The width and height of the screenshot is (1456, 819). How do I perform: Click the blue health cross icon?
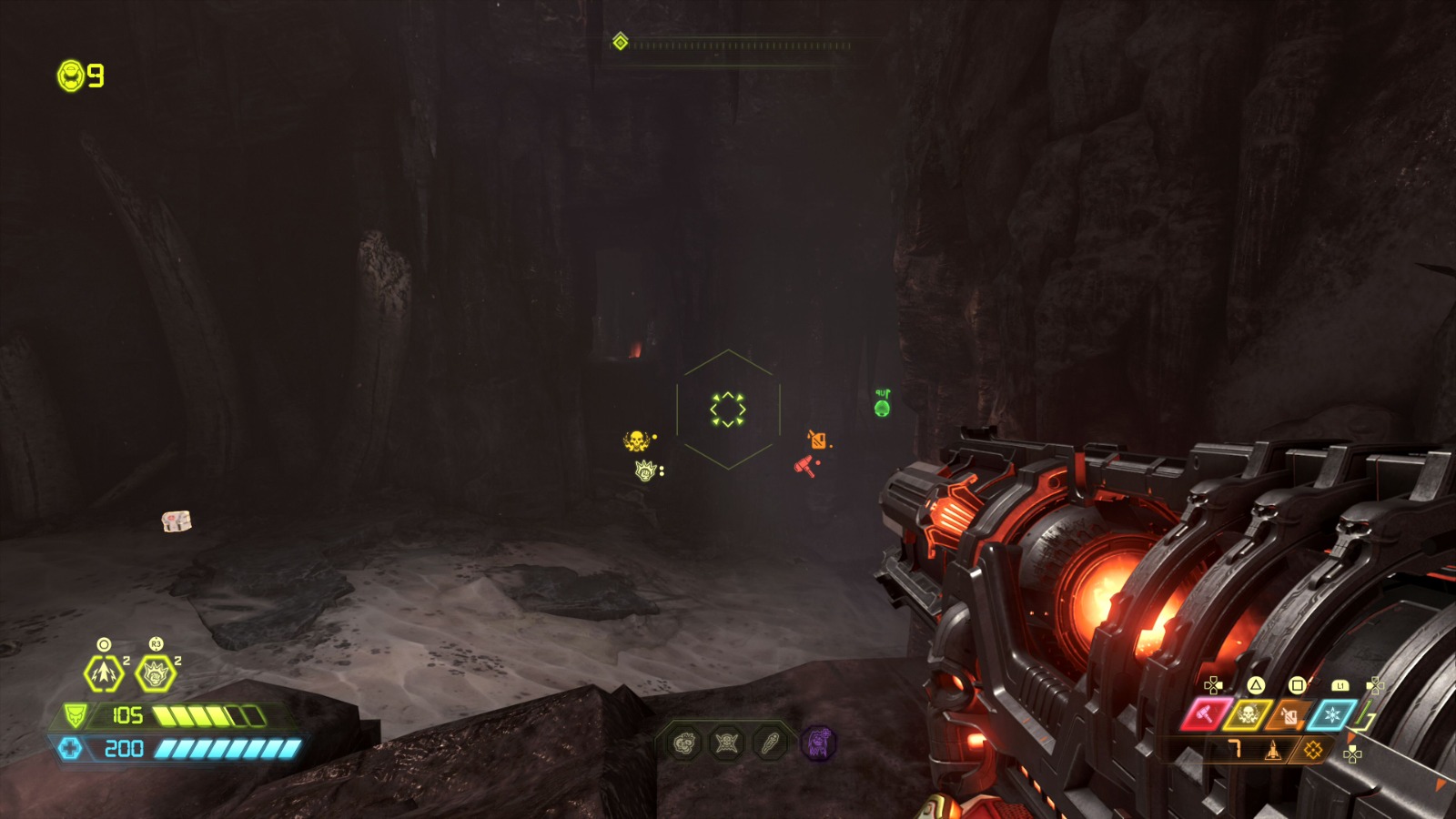71,748
